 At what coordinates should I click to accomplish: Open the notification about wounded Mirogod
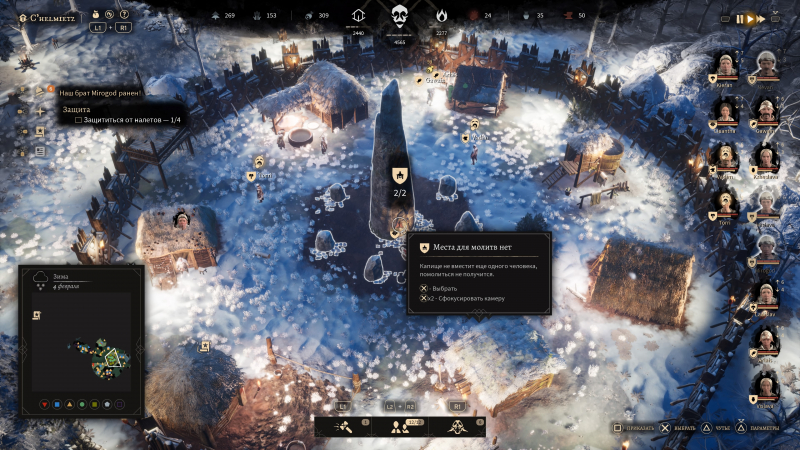(100, 92)
